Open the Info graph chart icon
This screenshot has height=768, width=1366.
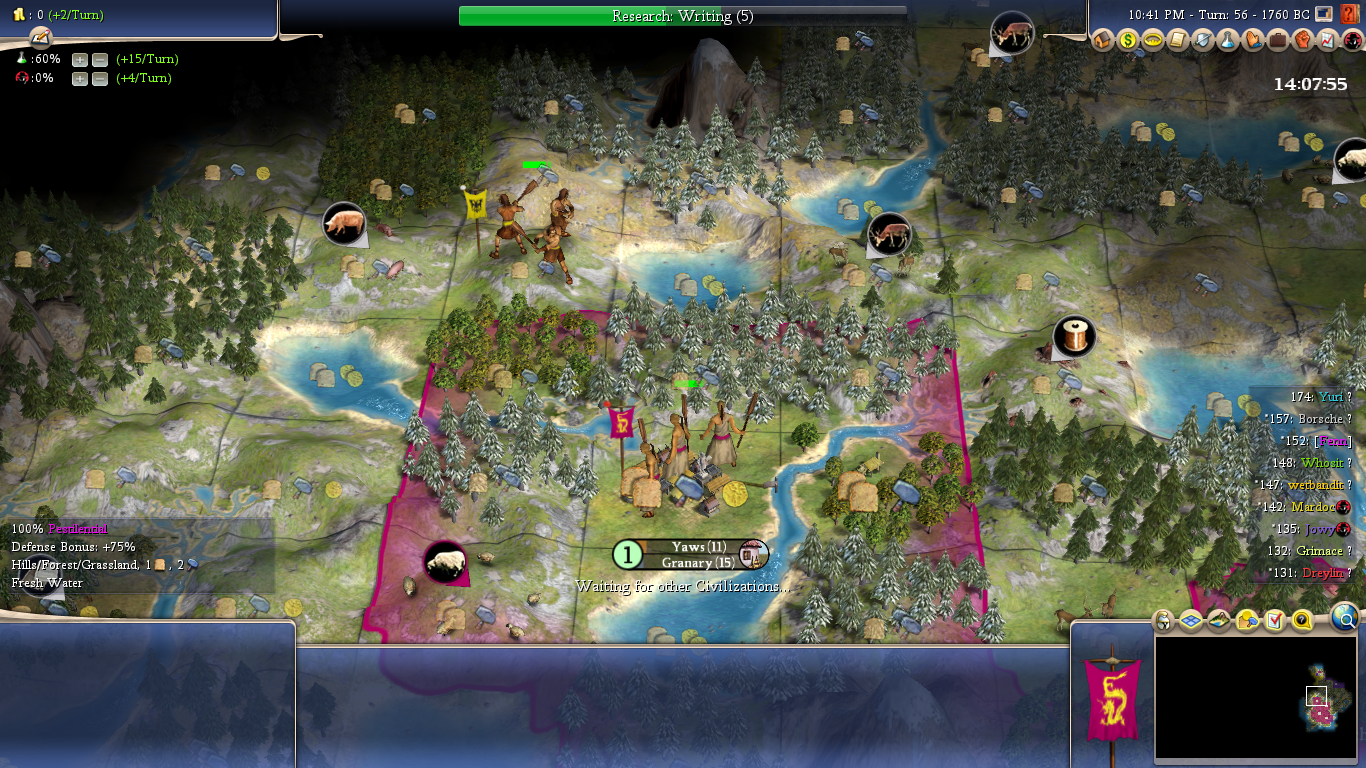click(x=1328, y=41)
